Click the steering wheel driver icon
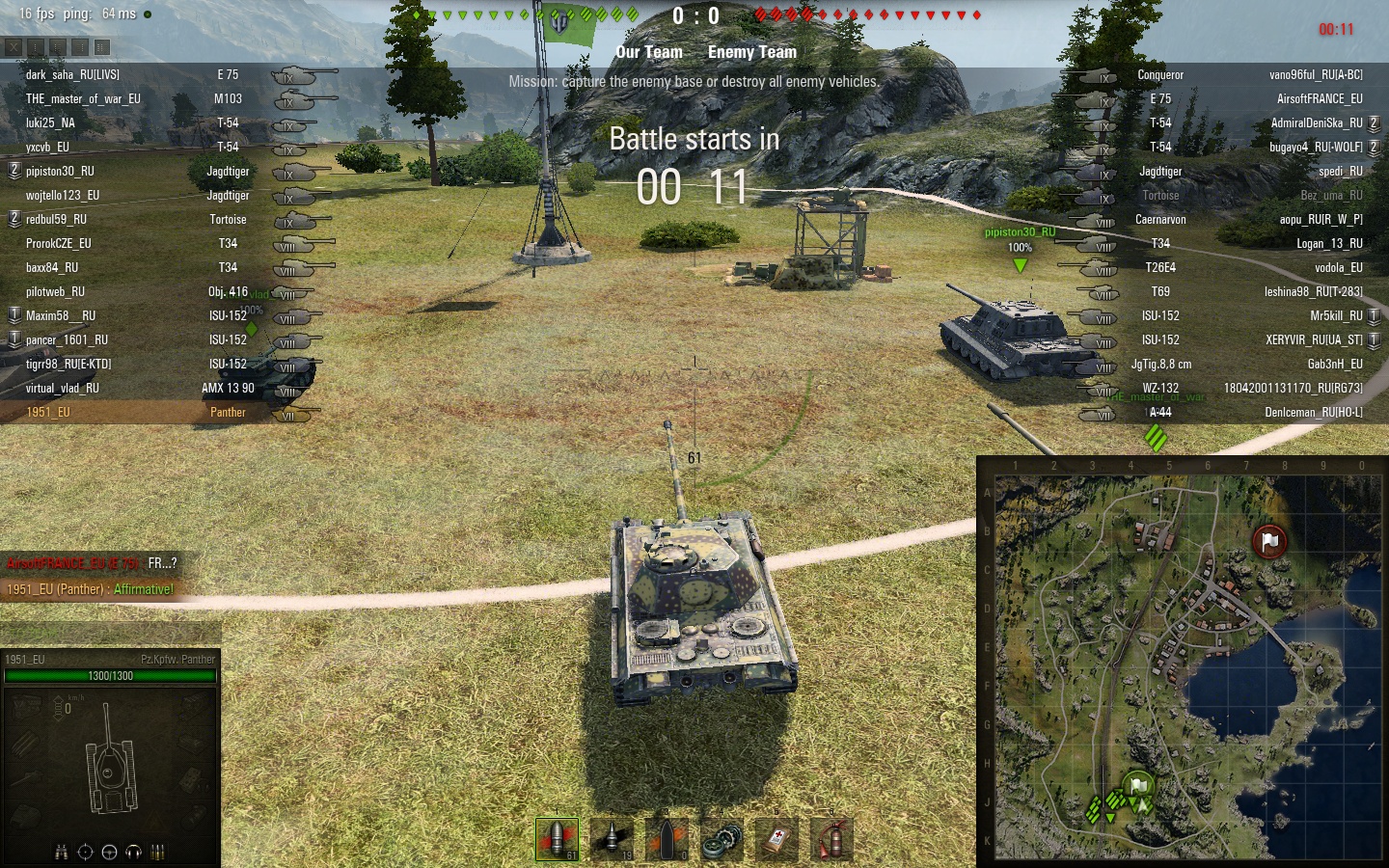Screen dimensions: 1389x868 click(x=109, y=852)
